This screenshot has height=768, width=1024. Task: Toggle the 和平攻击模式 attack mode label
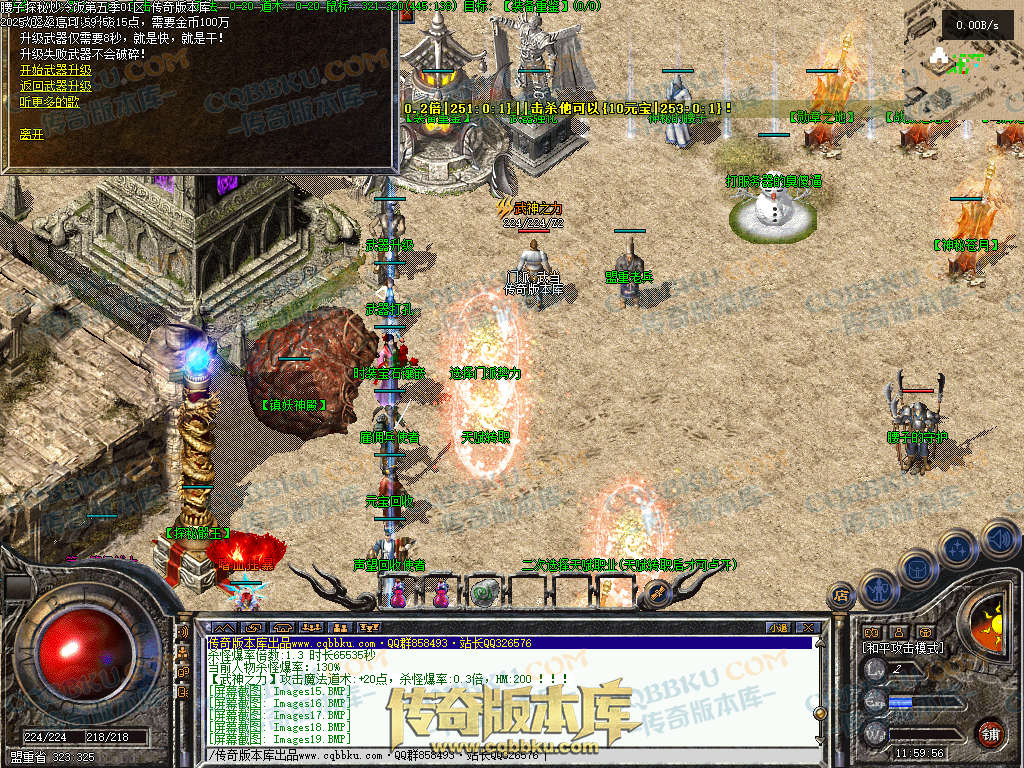coord(902,647)
